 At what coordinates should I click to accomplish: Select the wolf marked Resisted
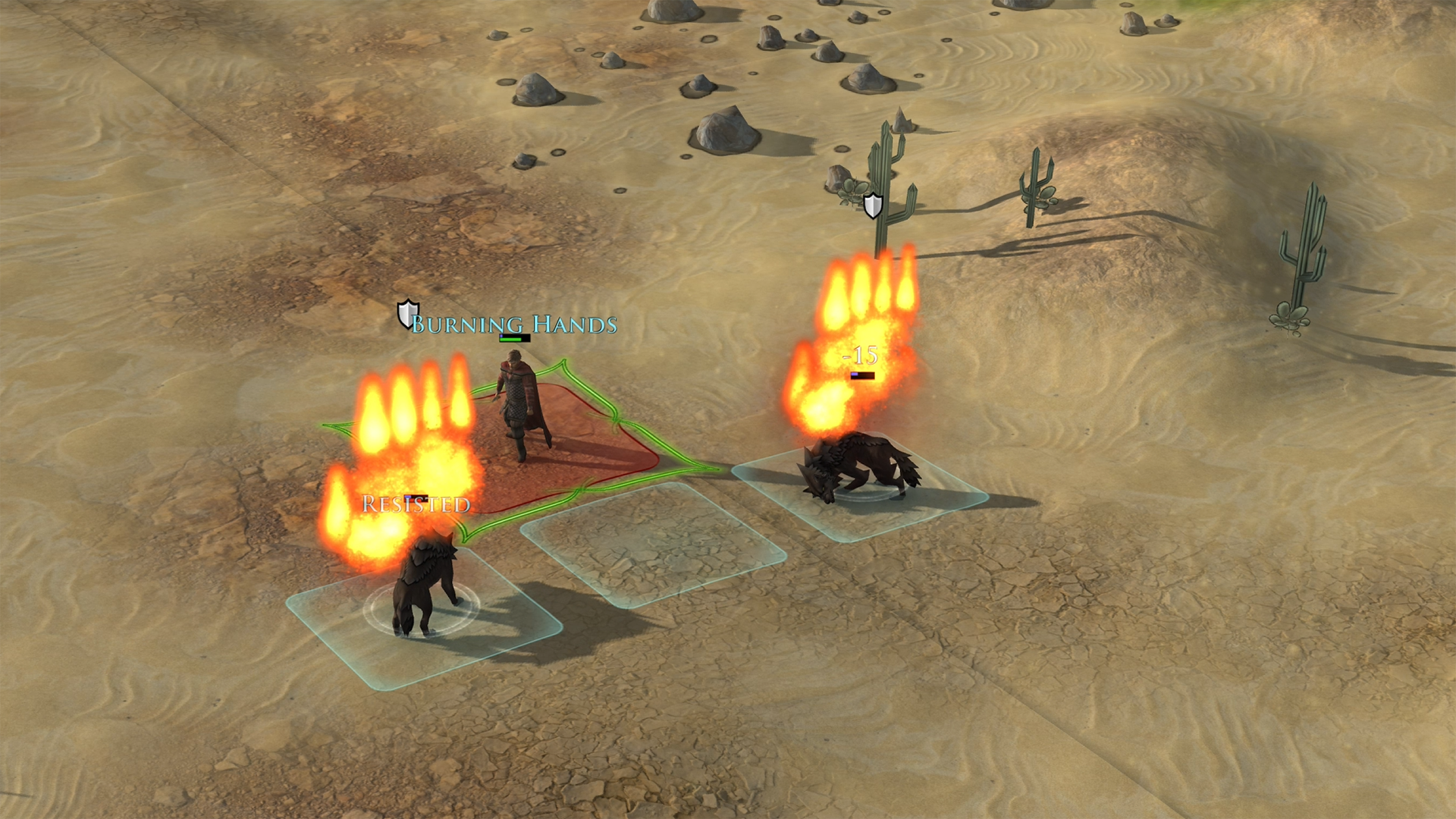click(x=422, y=591)
